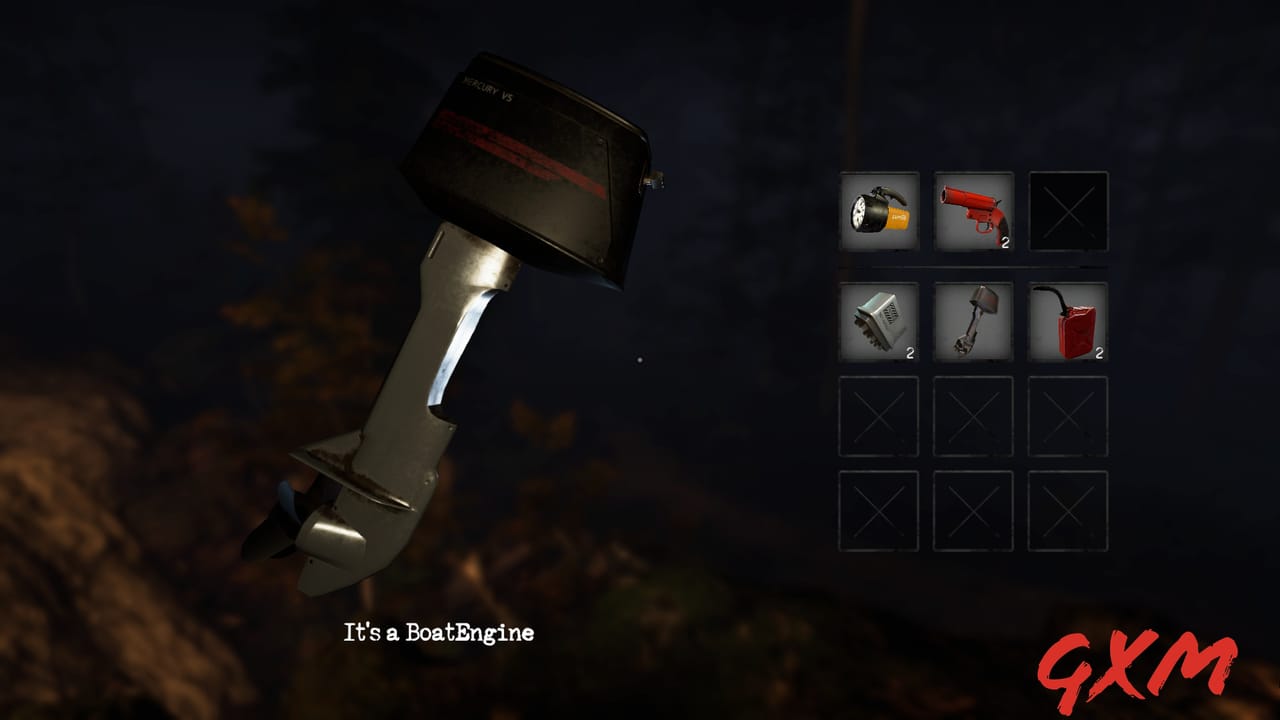Pick the gas can from the inventory
This screenshot has width=1280, height=720.
(x=1069, y=322)
